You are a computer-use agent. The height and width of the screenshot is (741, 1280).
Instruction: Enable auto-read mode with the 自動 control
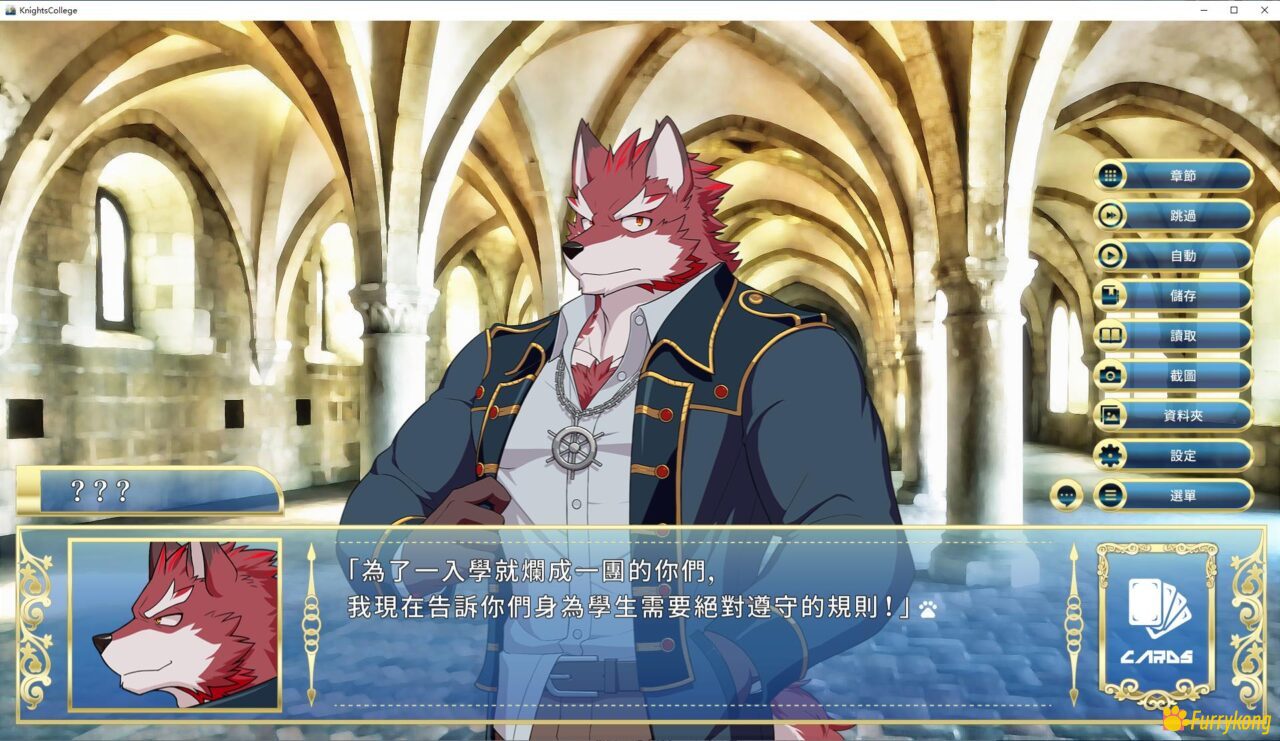(1110, 256)
